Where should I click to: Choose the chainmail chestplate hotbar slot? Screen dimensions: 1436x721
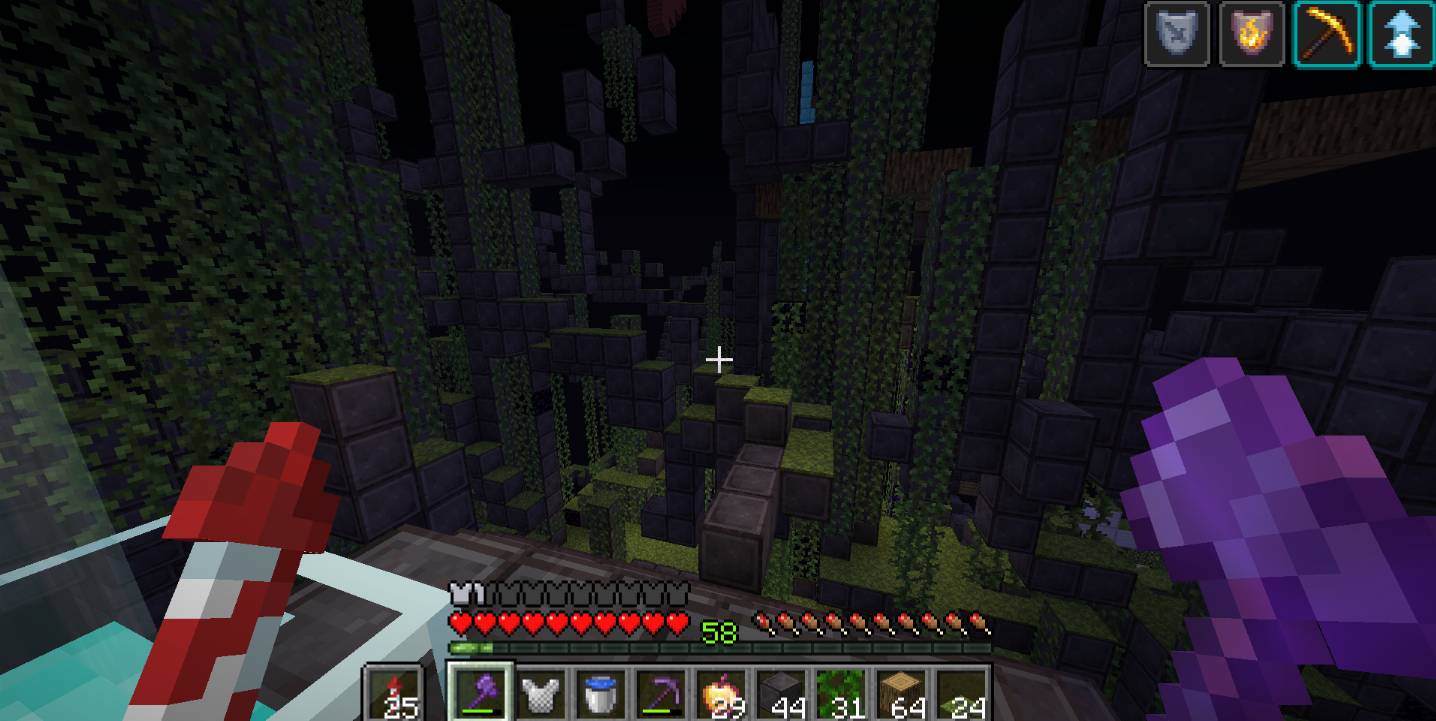541,693
